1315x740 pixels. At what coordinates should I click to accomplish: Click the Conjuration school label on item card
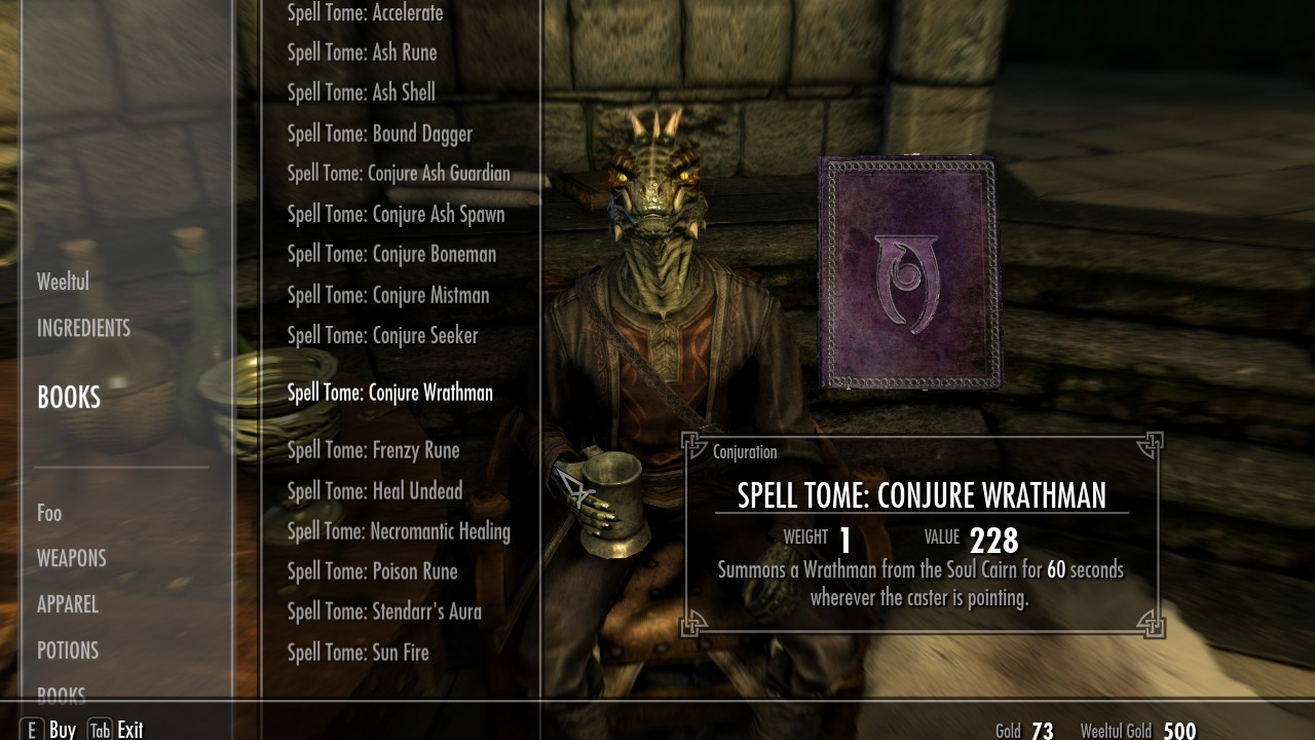(x=744, y=452)
